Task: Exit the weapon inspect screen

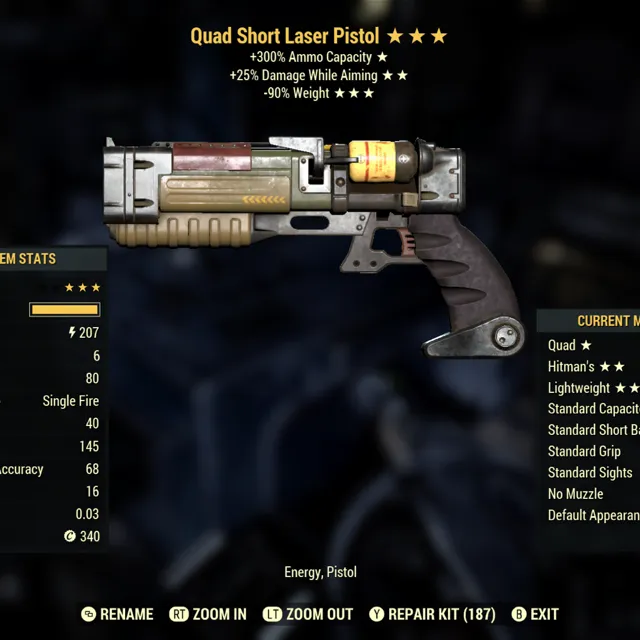Action: tap(535, 614)
